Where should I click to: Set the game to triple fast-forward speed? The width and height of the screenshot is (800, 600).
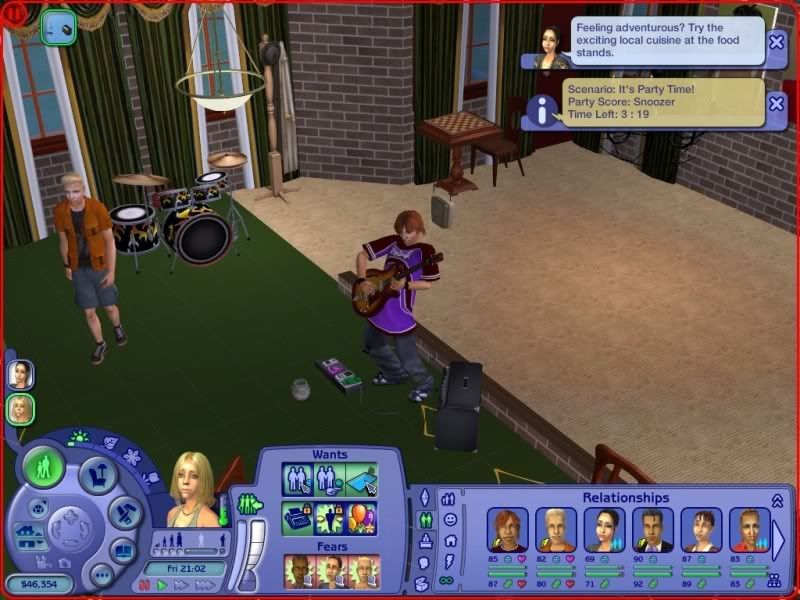click(x=206, y=585)
